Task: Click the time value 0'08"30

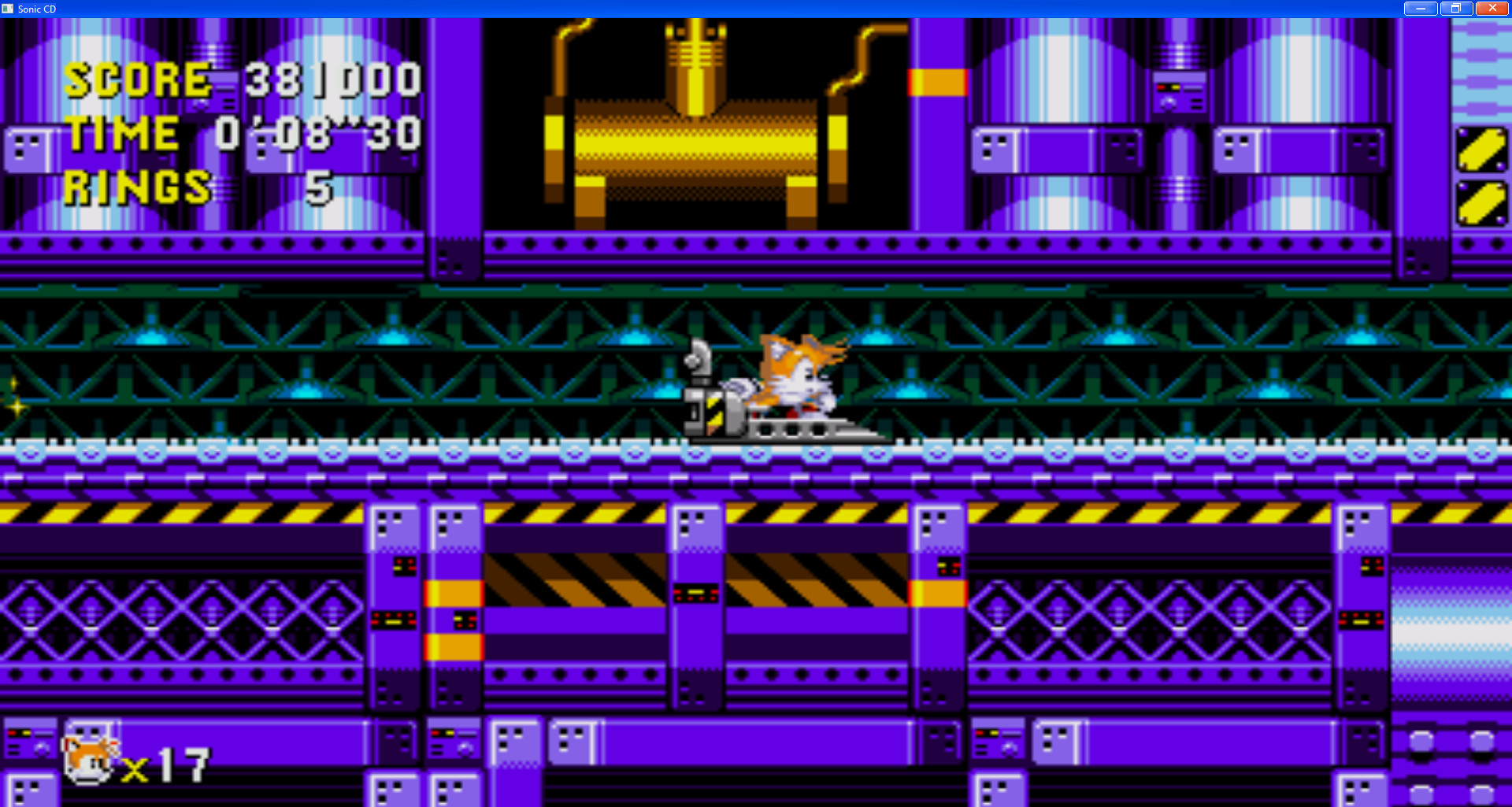Action: click(x=319, y=132)
